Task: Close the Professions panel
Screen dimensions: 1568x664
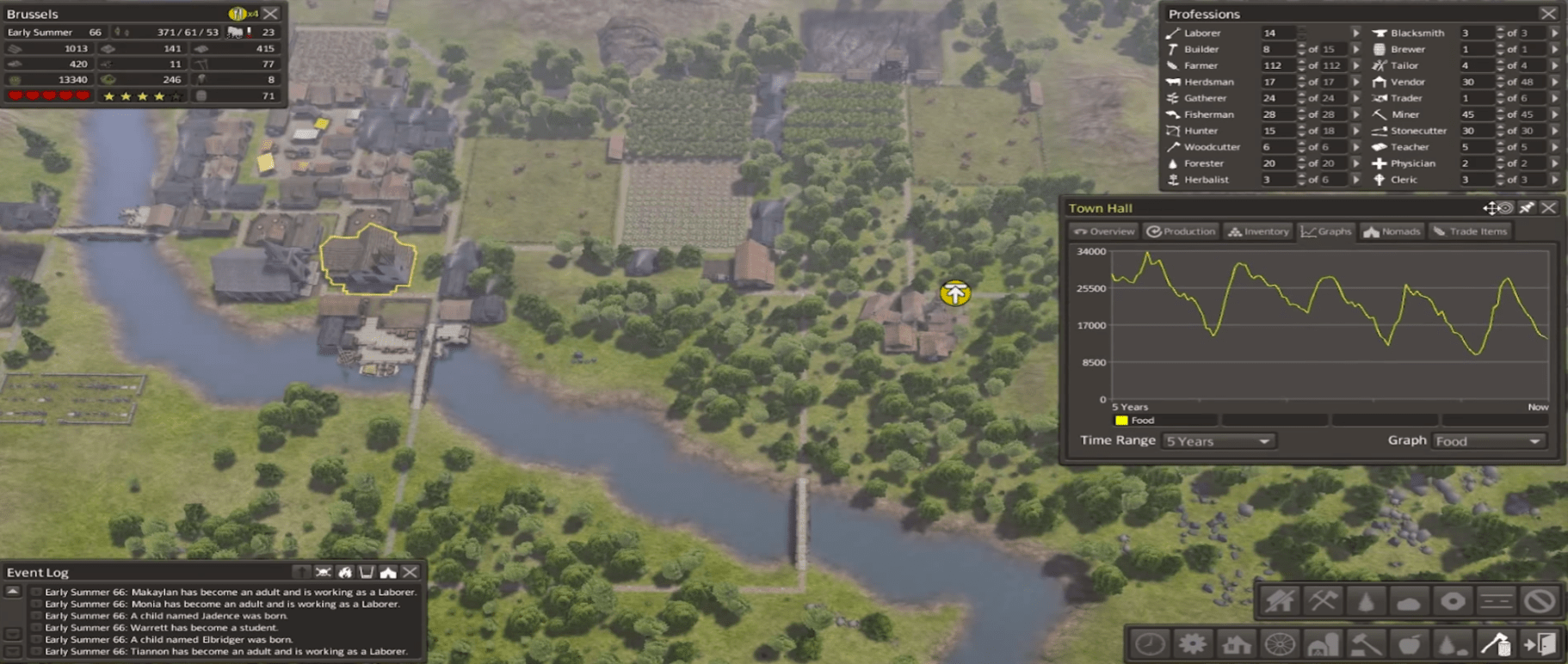Action: click(x=1548, y=14)
